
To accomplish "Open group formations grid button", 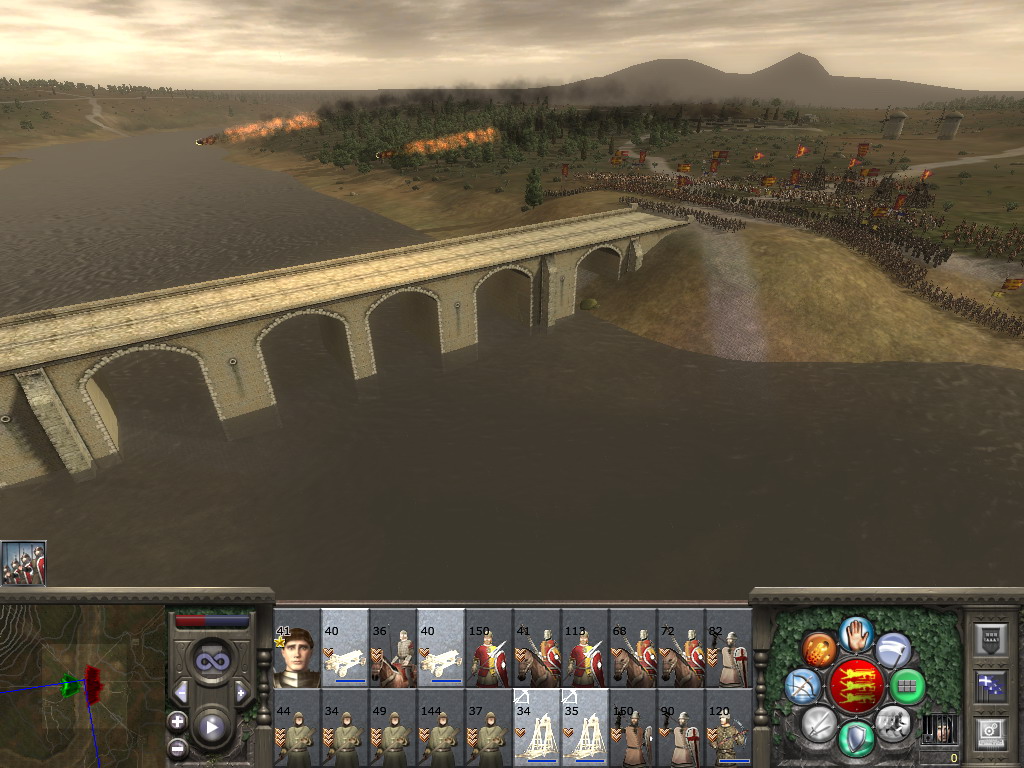I will tap(908, 686).
